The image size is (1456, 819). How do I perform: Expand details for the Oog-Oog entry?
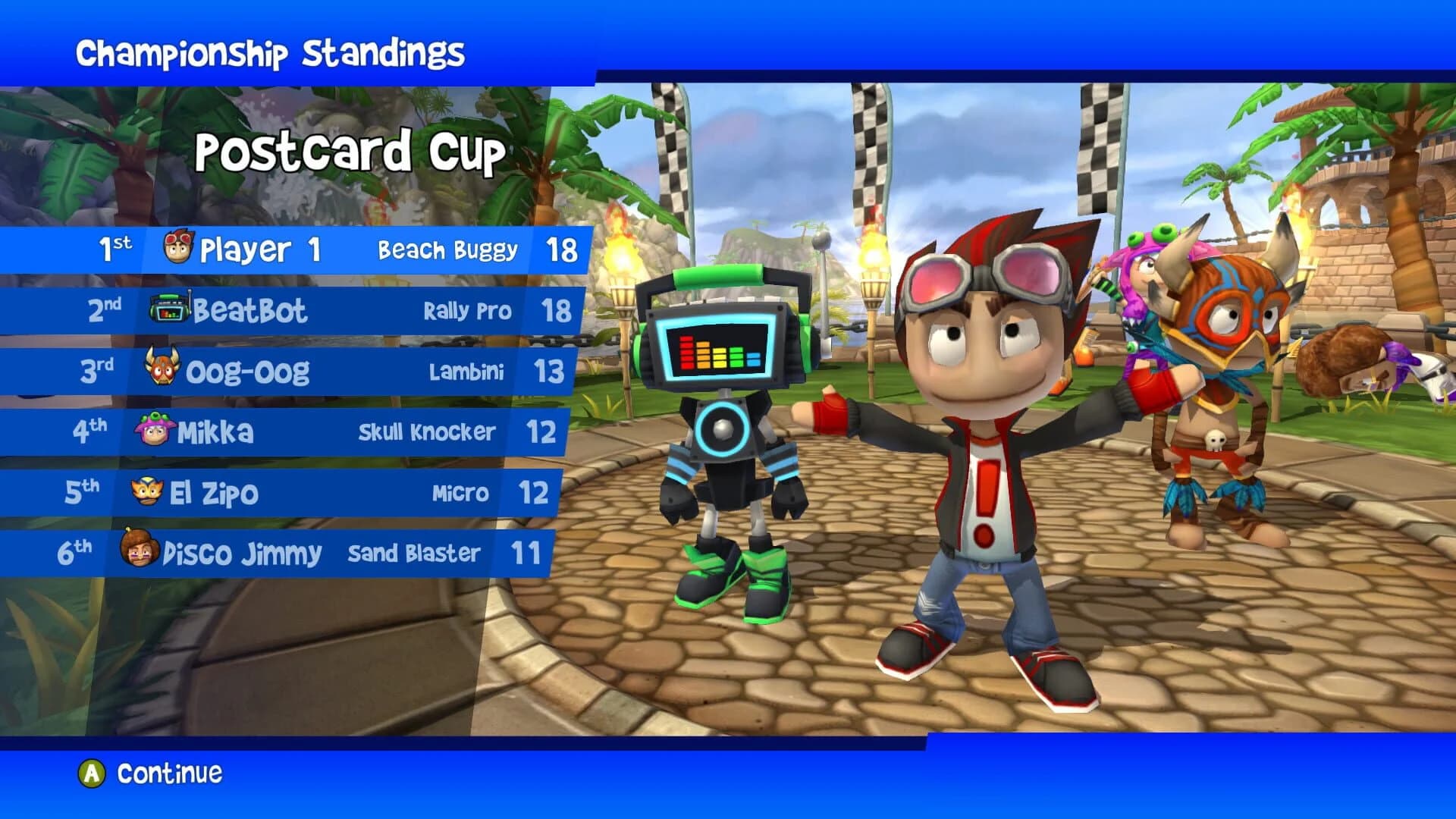[x=303, y=371]
